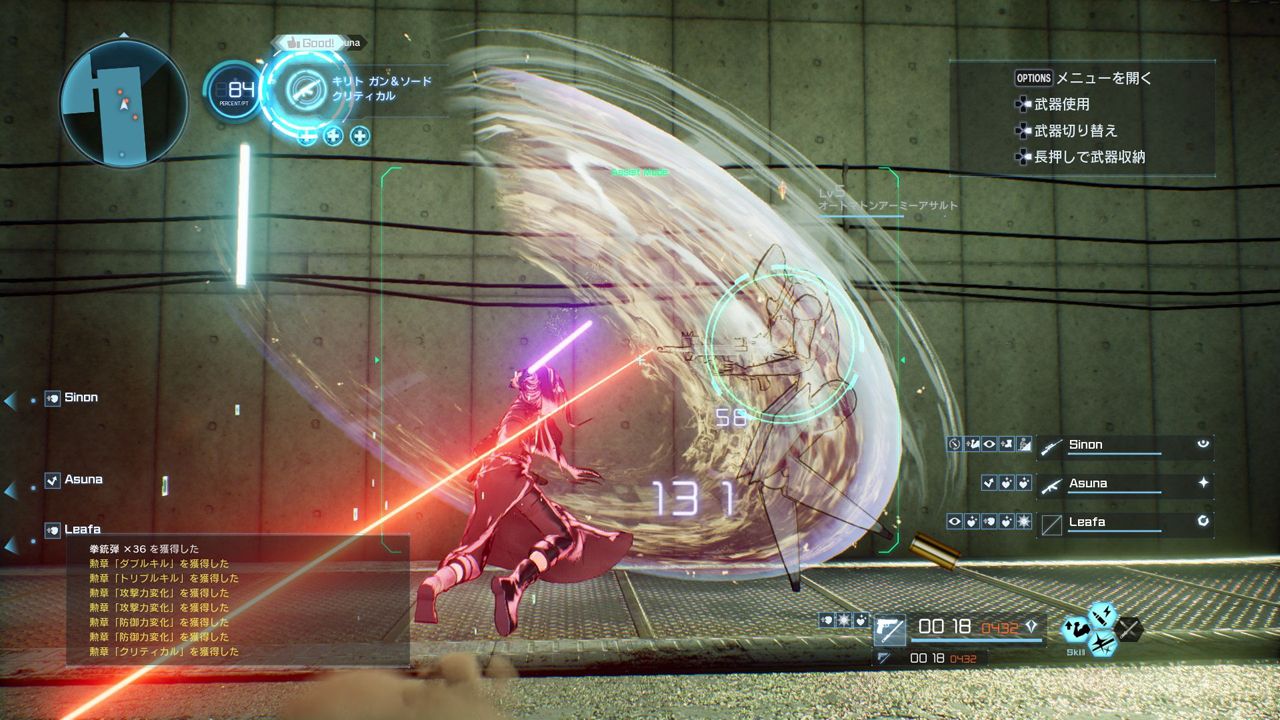Select the muscle-arm Skill hexagon icon
1280x720 pixels.
click(1076, 629)
